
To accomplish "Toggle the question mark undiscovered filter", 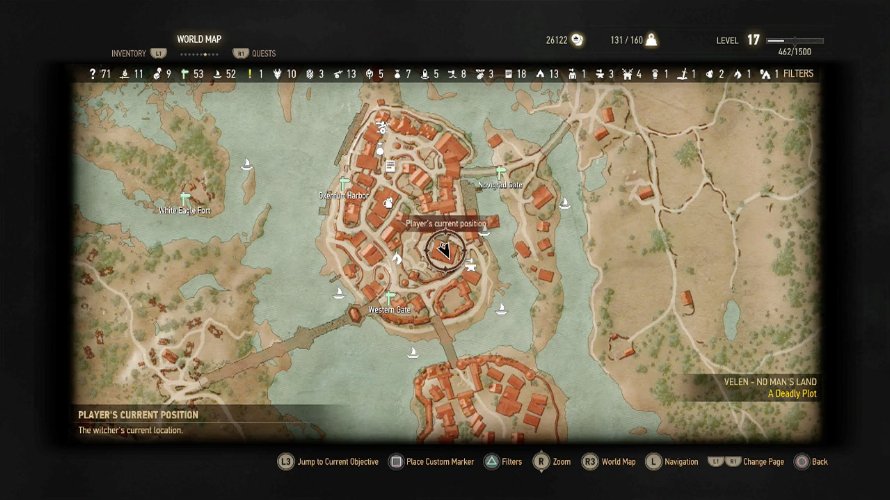I will point(93,74).
